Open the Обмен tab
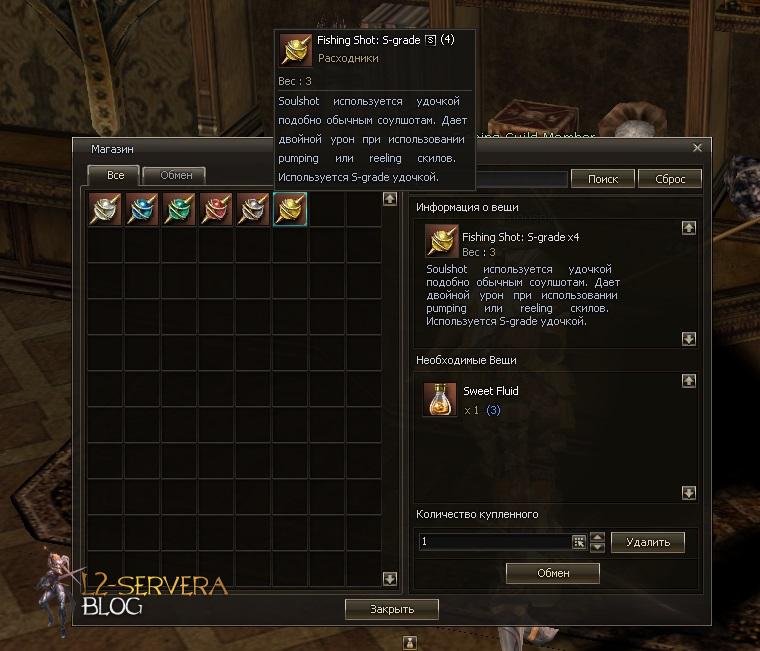 175,175
